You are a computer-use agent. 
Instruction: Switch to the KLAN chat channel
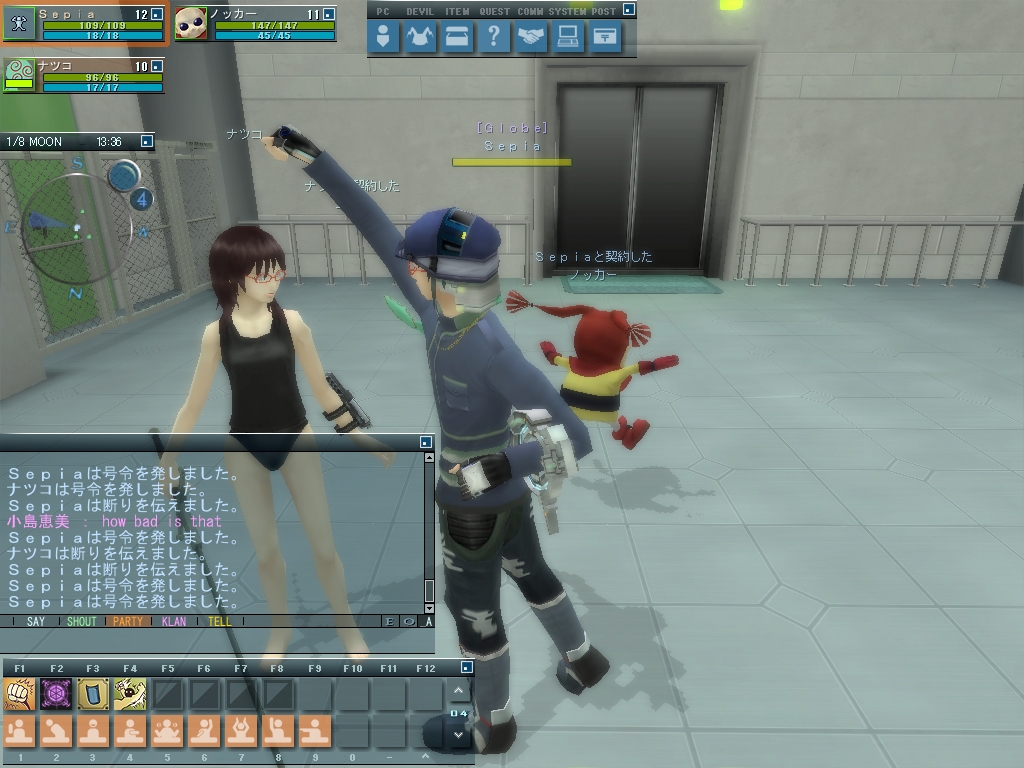[174, 621]
